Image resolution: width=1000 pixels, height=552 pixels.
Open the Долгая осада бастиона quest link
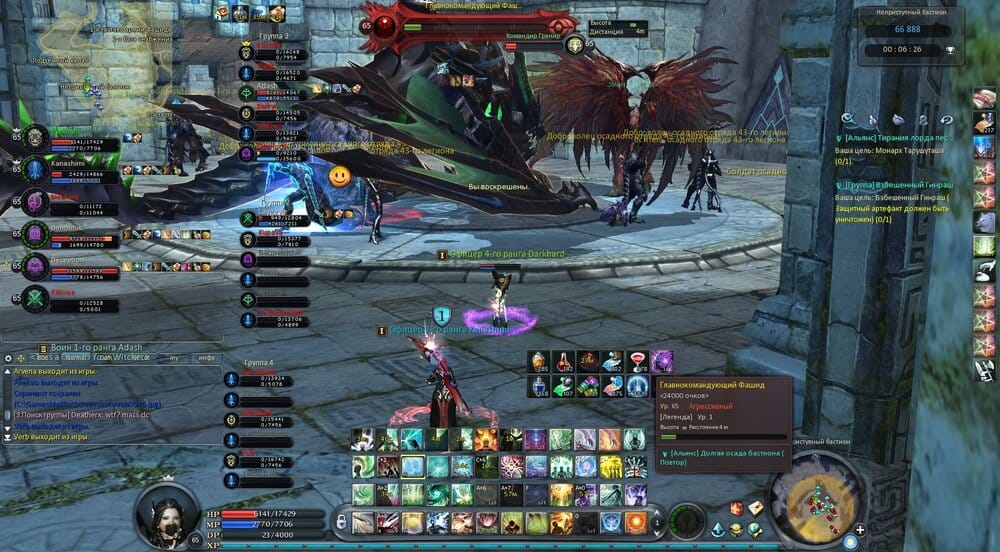[x=727, y=458]
